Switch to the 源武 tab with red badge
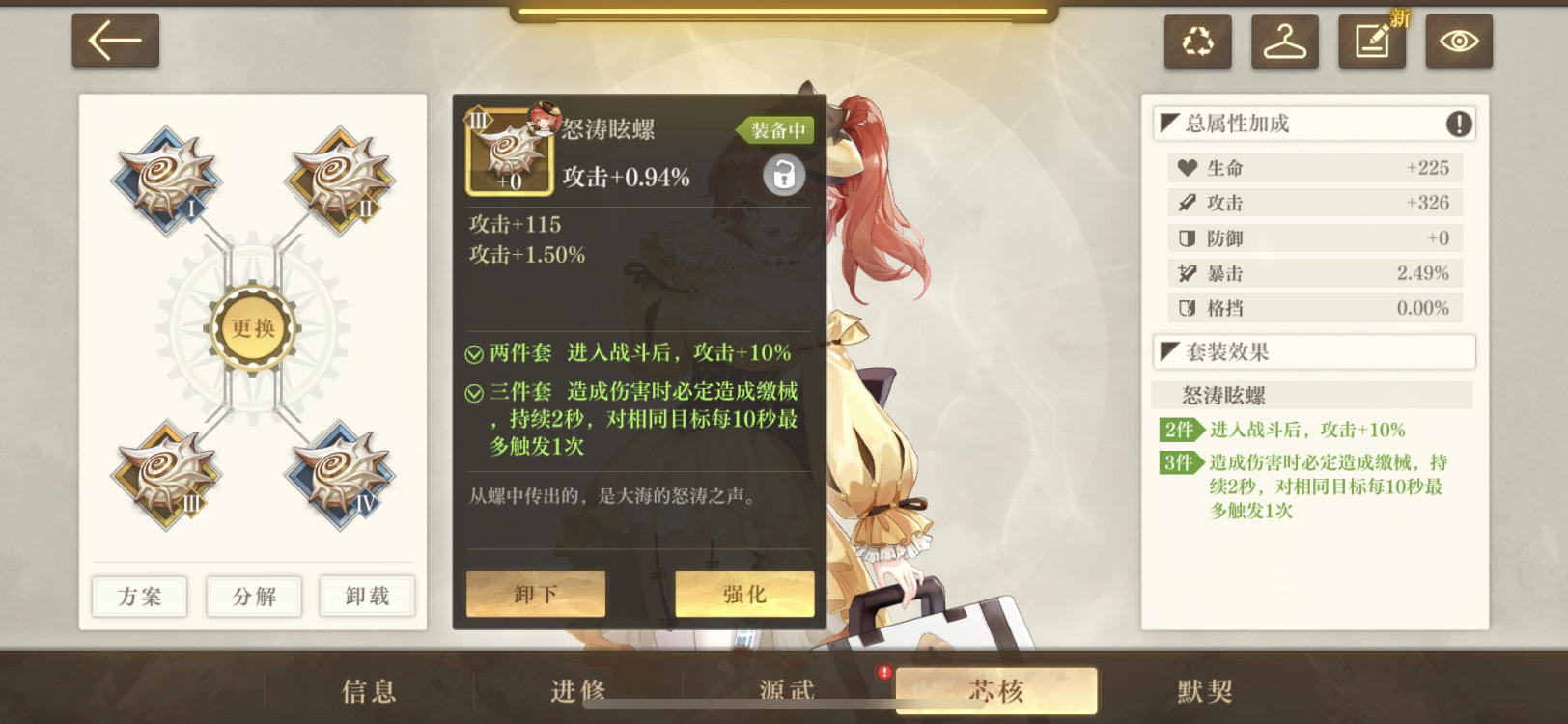The width and height of the screenshot is (1568, 724). (787, 689)
